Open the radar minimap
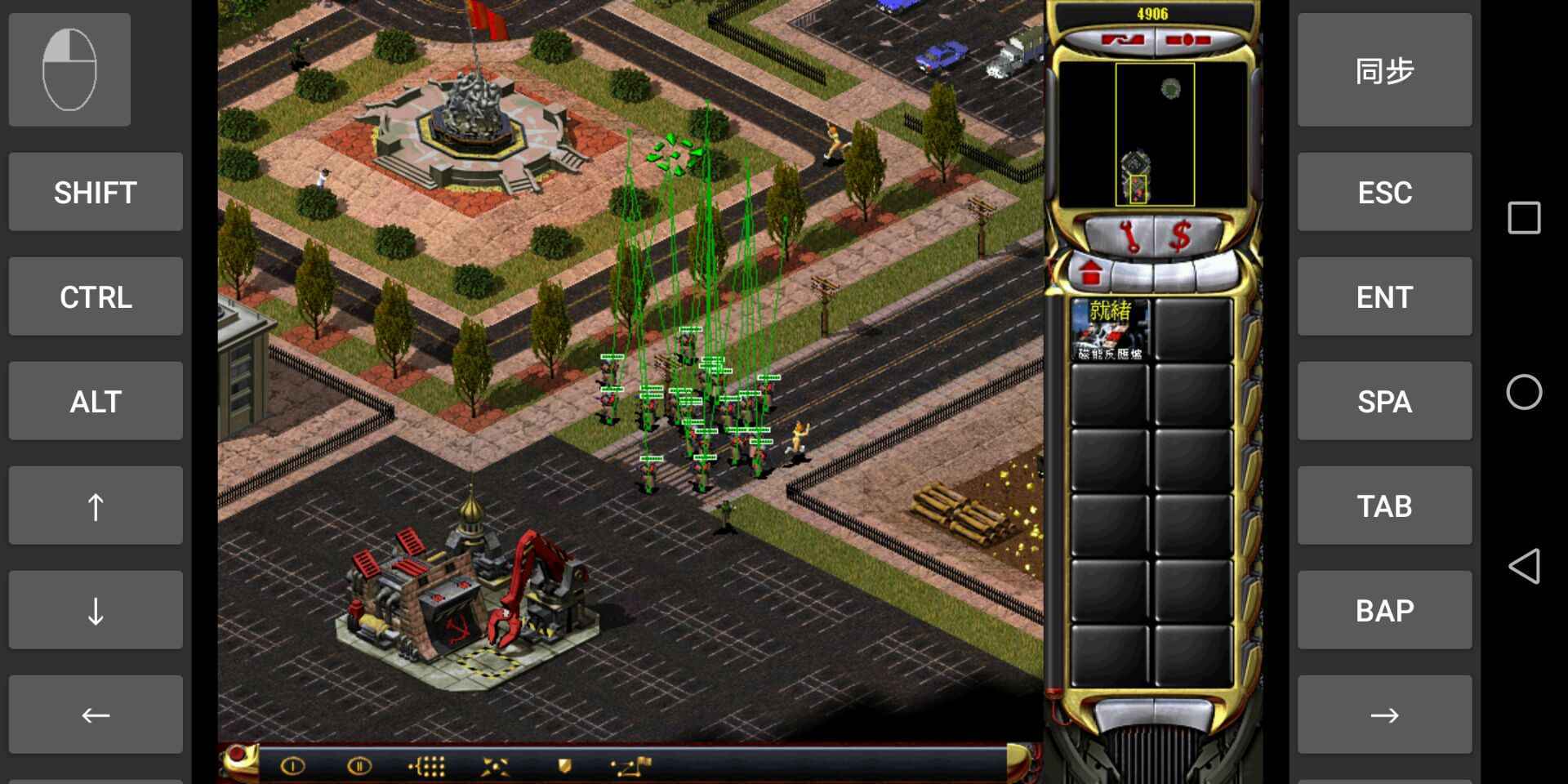Screen dimensions: 1568x784 pos(1153,135)
